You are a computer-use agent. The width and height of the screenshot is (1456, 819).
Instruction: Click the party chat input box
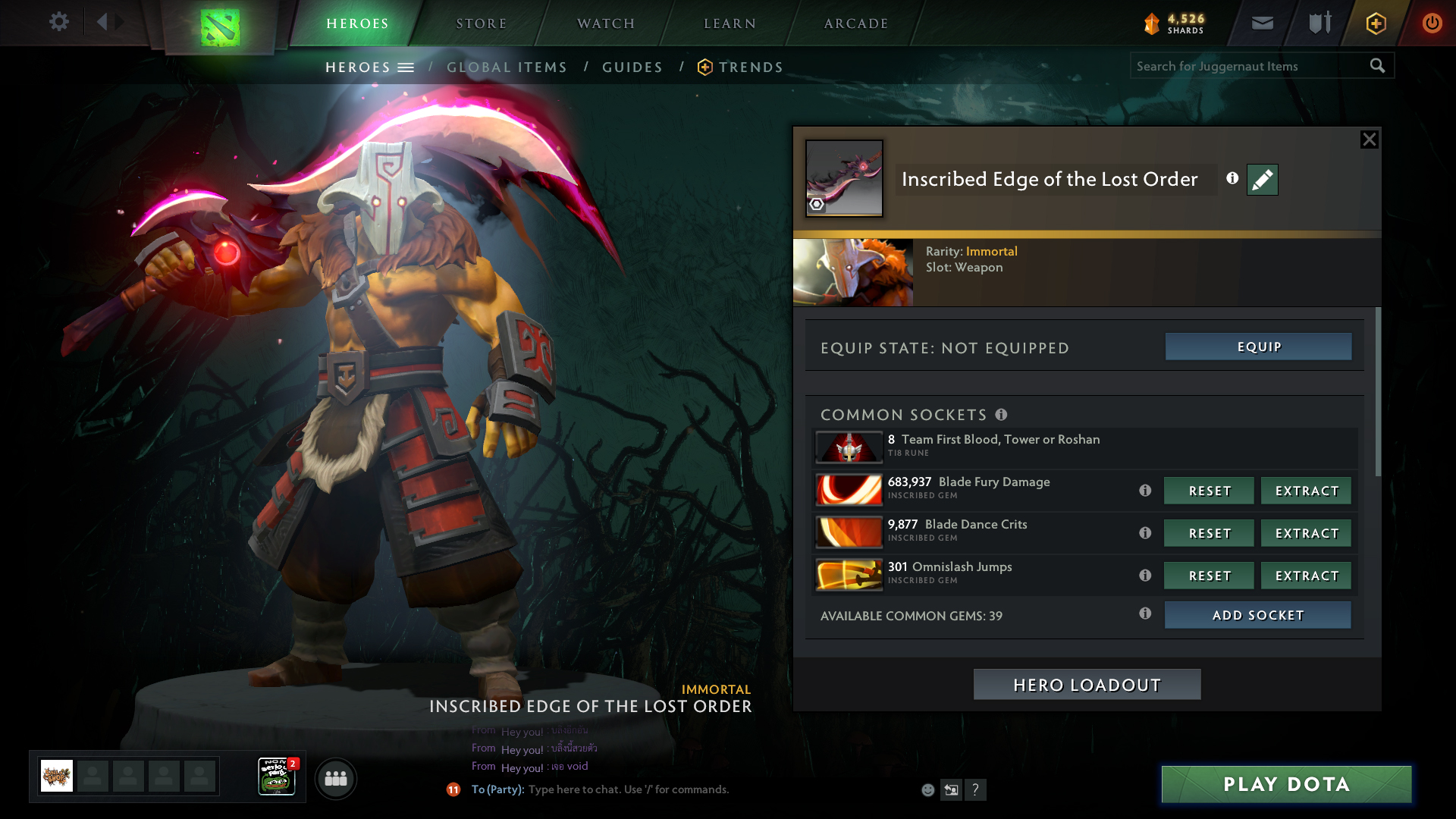click(682, 789)
